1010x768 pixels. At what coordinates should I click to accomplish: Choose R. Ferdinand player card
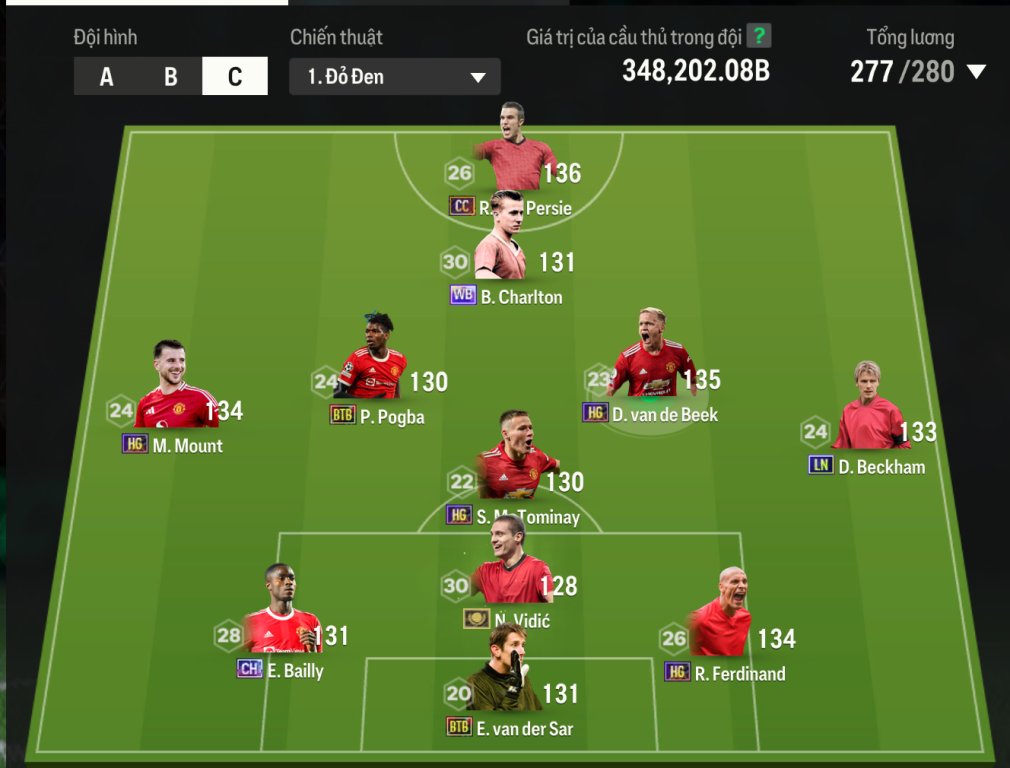(722, 625)
